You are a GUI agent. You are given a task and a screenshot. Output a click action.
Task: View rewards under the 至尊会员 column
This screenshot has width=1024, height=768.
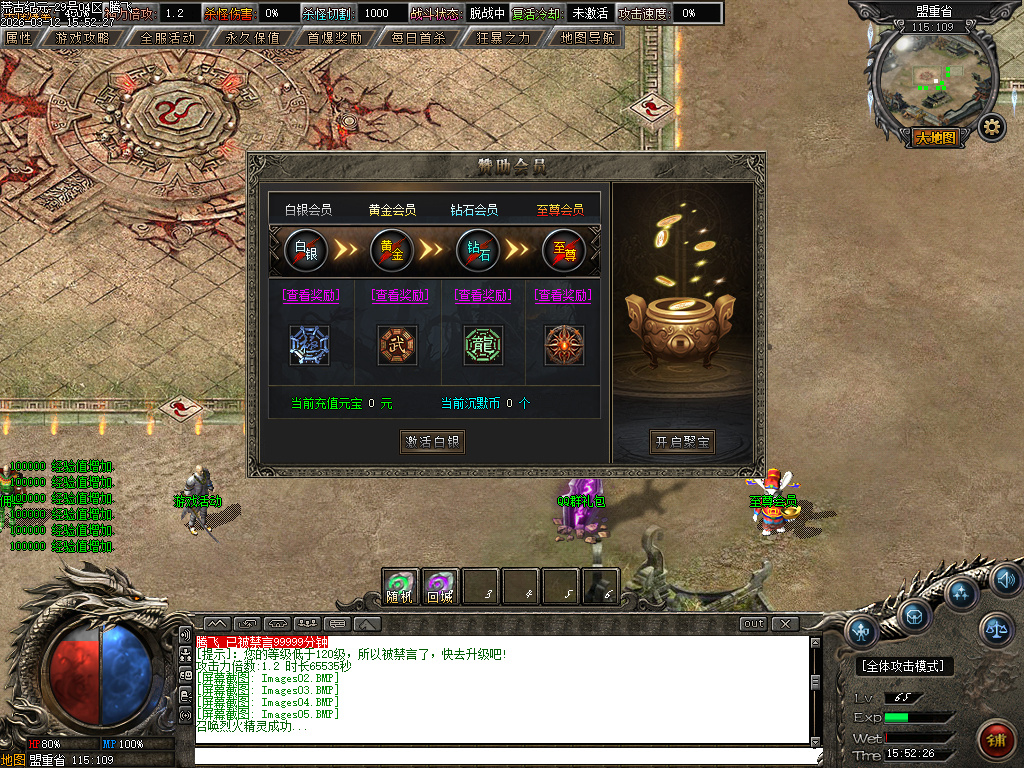pos(563,295)
